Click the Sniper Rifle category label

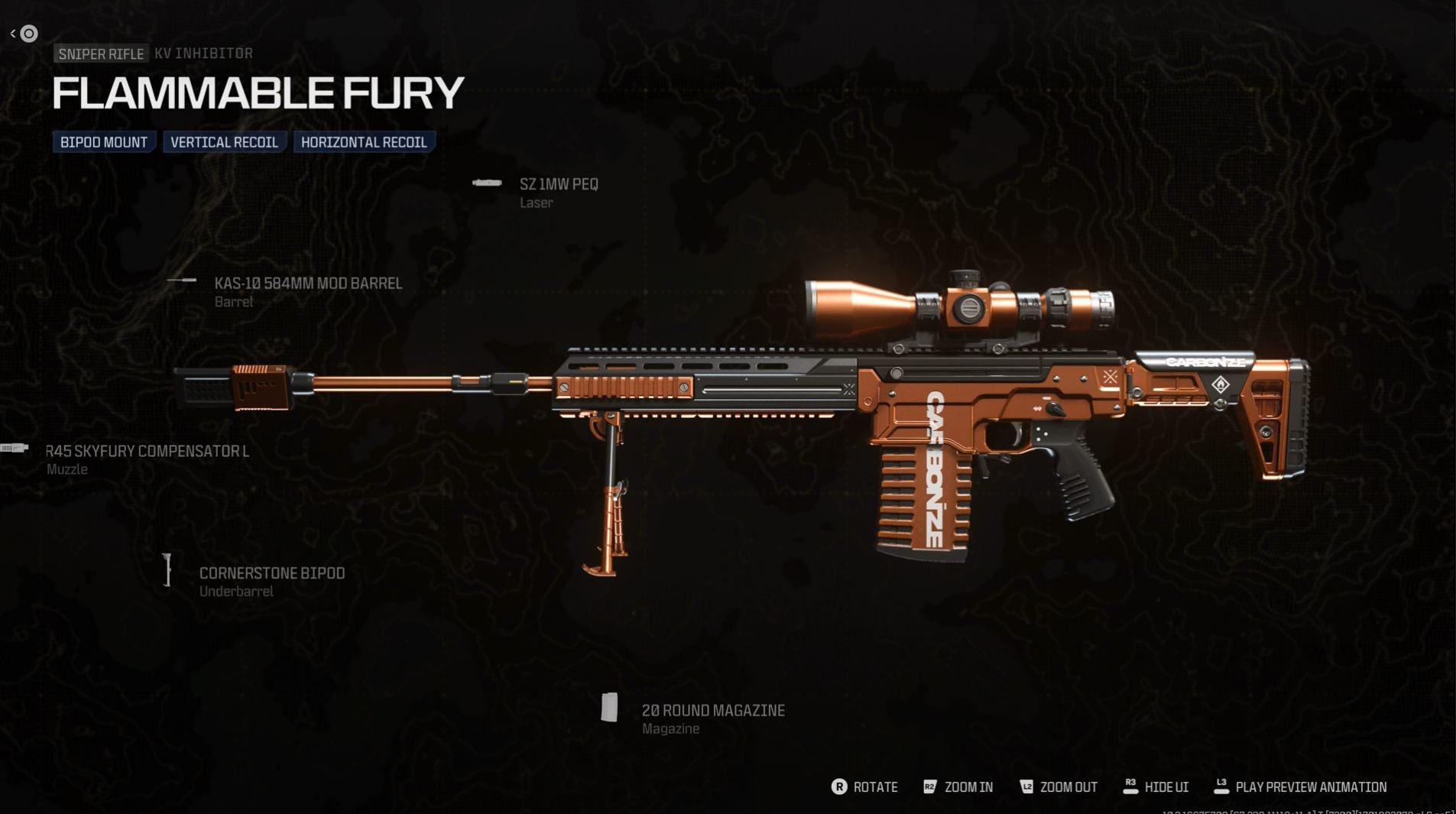tap(101, 54)
